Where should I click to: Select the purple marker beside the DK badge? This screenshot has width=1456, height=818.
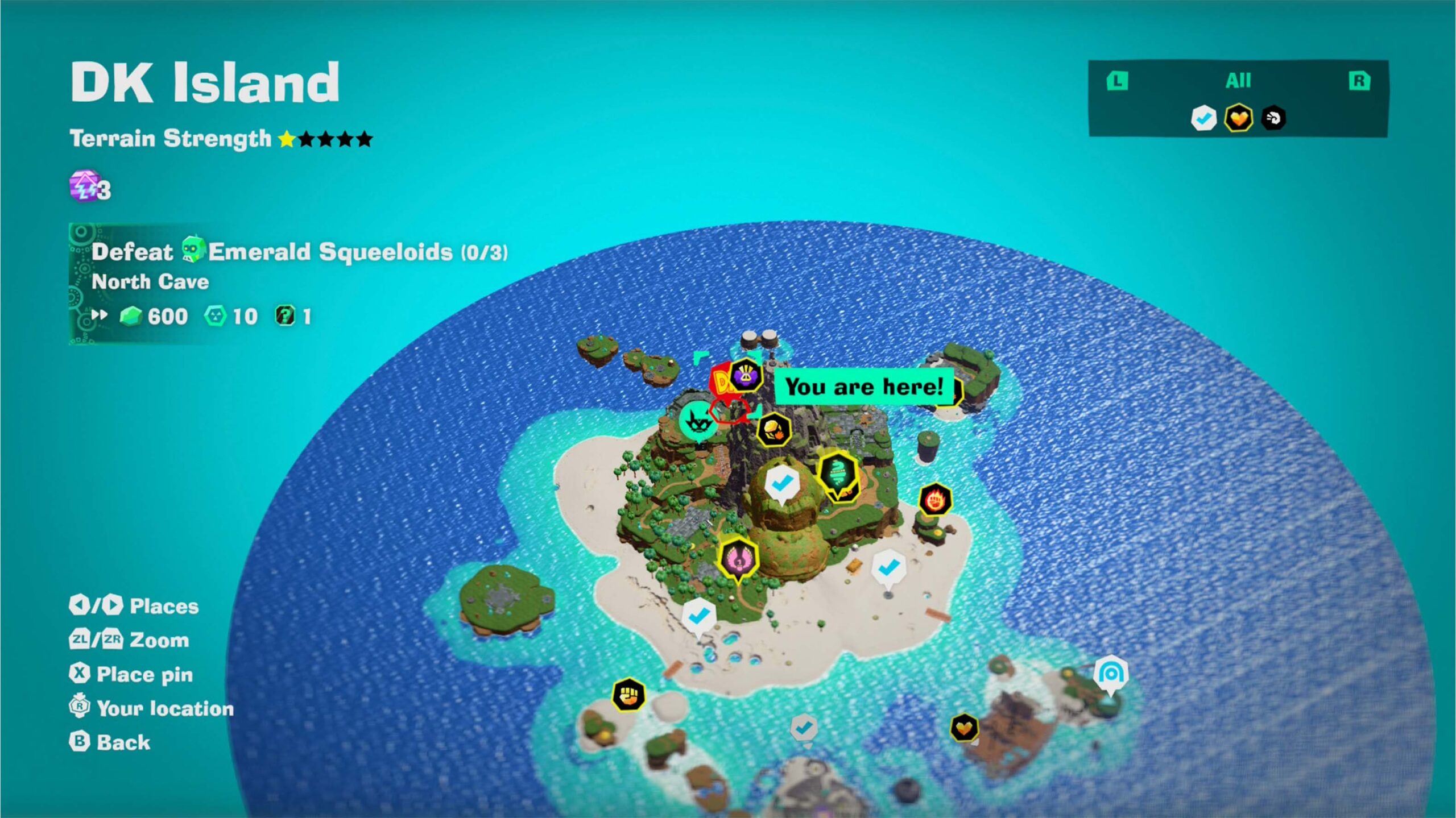tap(745, 375)
